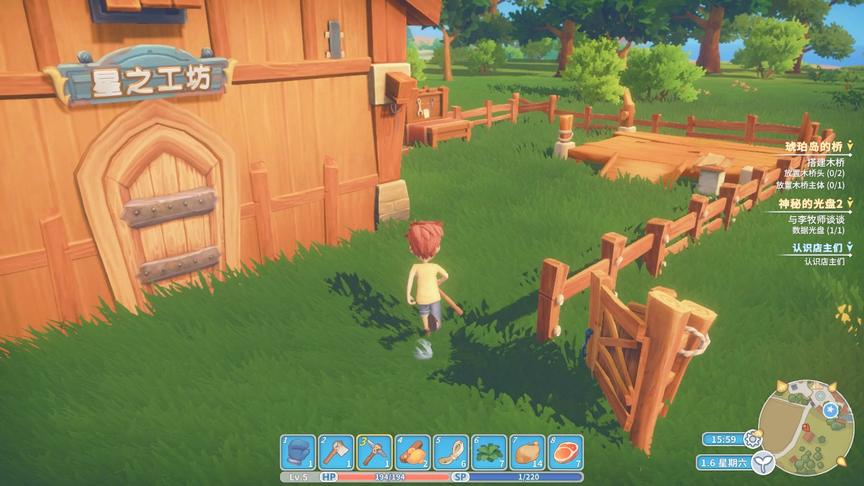This screenshot has height=486, width=864.
Task: Select the tan stone item in slot 7
Action: (x=527, y=452)
